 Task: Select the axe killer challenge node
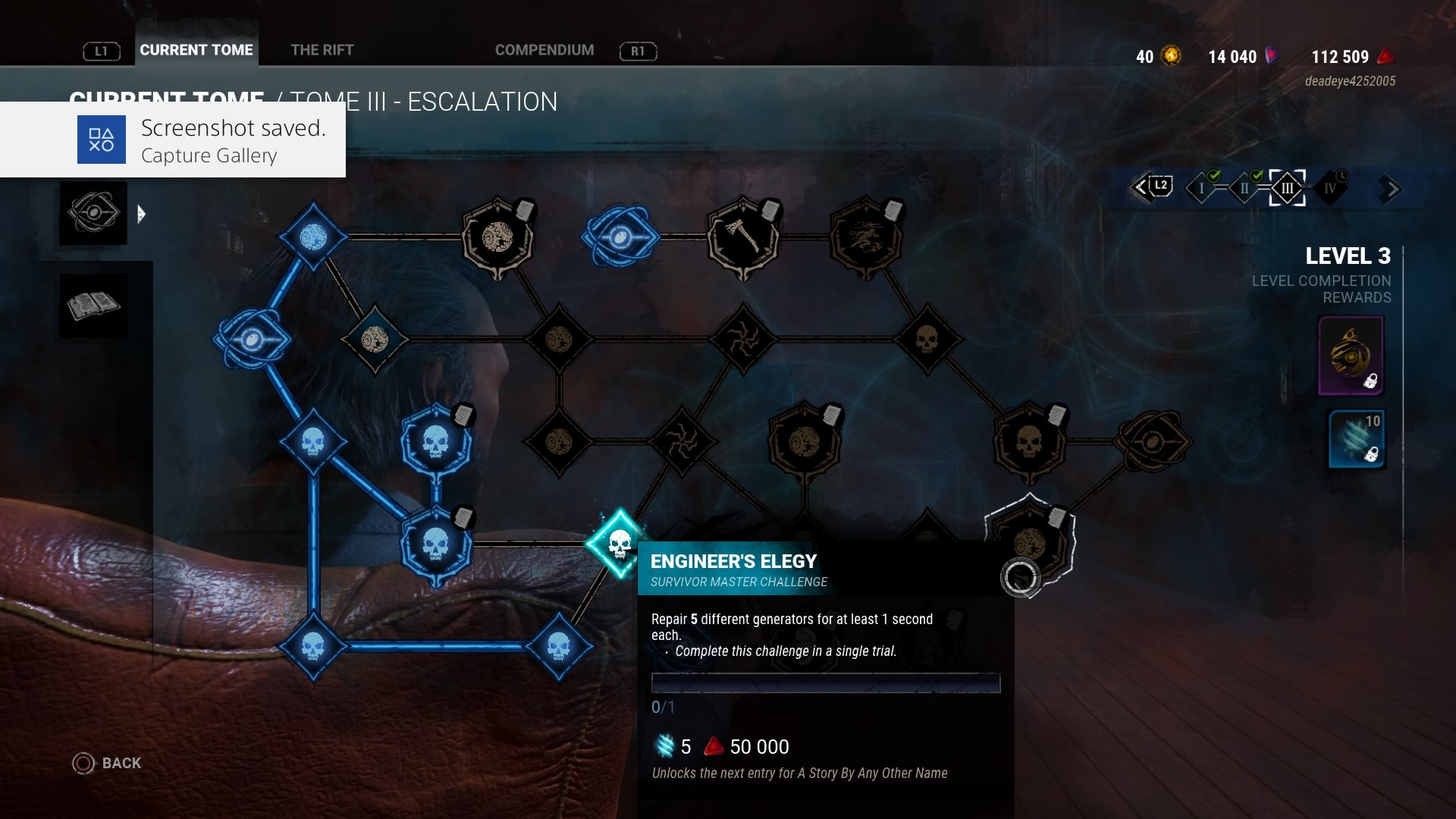pos(742,237)
